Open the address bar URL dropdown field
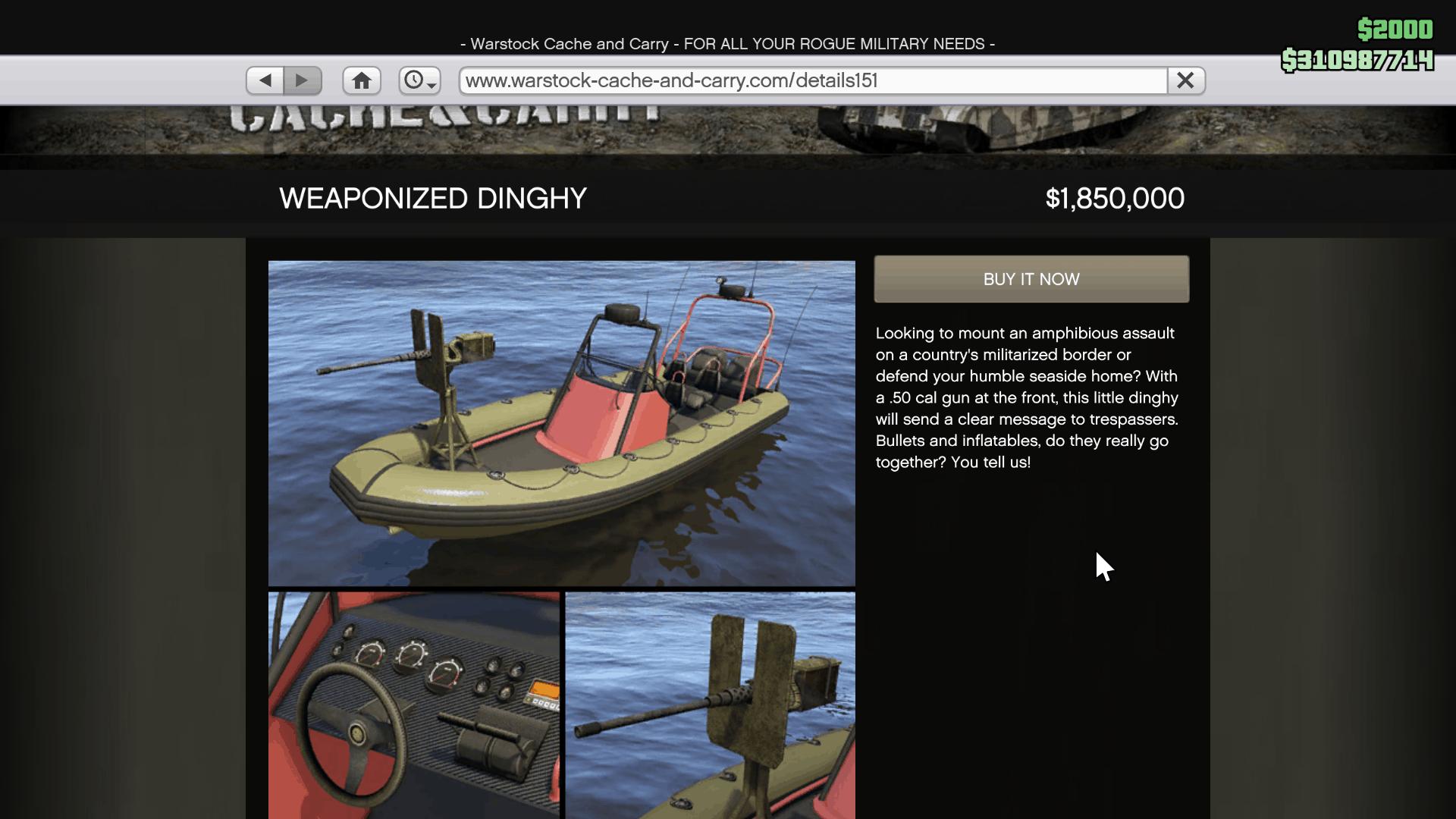This screenshot has height=819, width=1456. click(x=810, y=80)
